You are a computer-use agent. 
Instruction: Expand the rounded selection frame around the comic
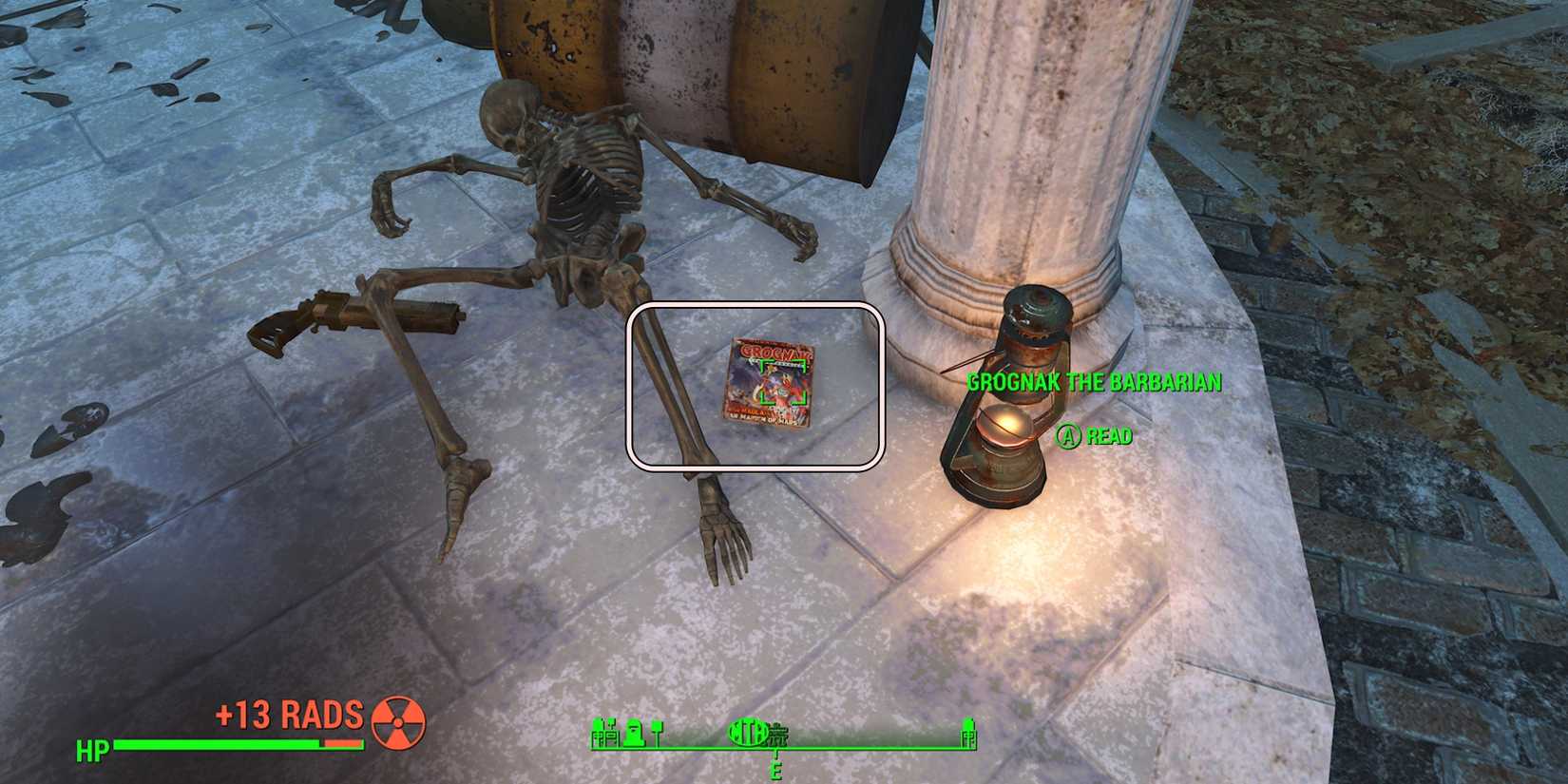click(x=755, y=383)
